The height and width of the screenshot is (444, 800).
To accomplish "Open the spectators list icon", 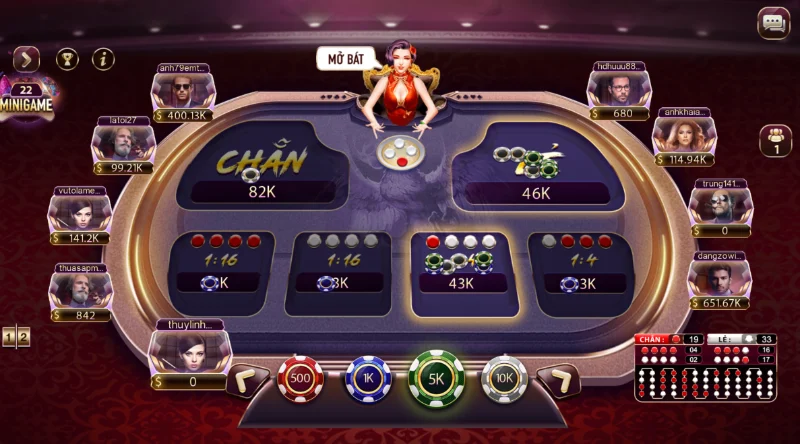I will tap(775, 141).
